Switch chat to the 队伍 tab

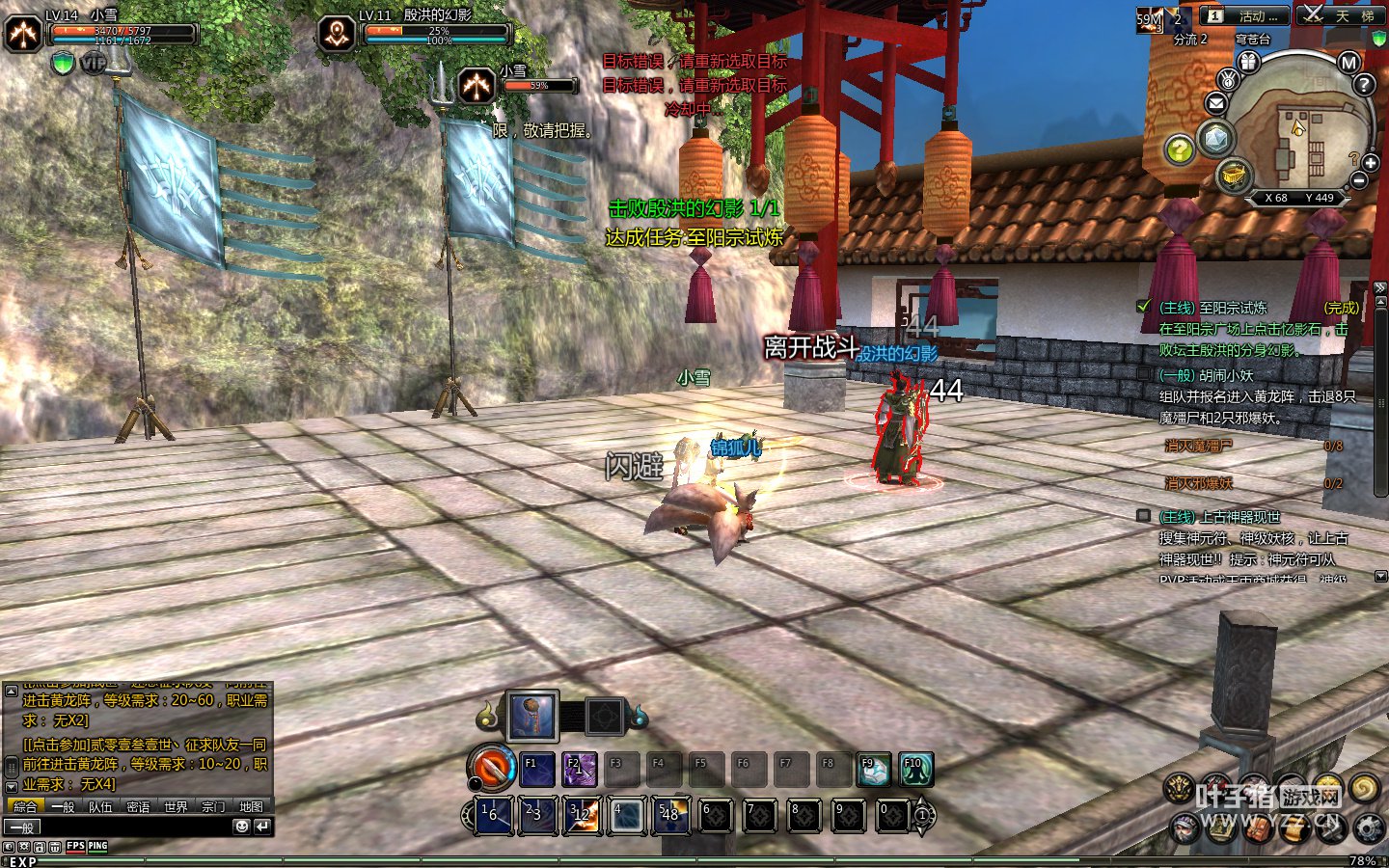click(100, 806)
